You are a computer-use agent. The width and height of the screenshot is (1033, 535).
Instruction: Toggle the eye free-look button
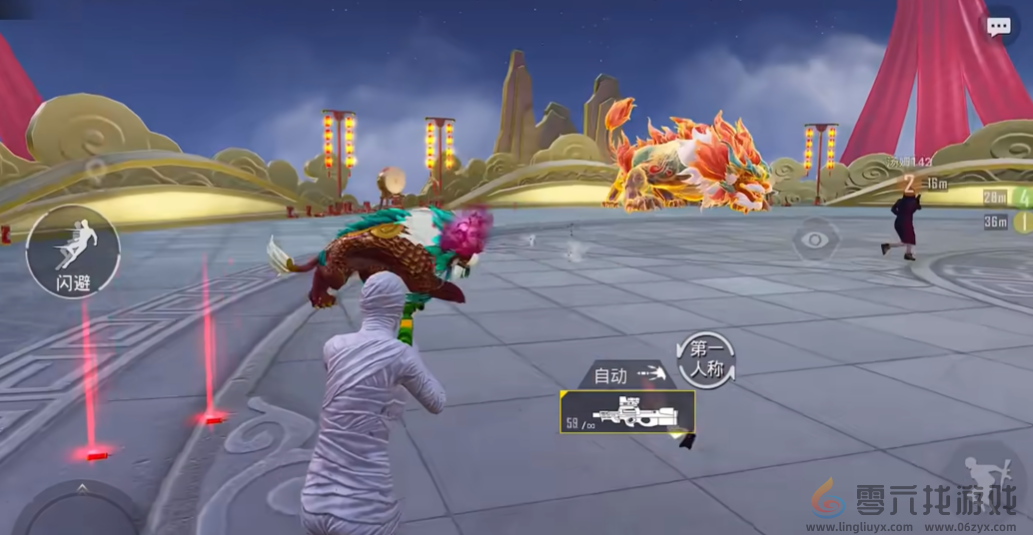coord(816,240)
